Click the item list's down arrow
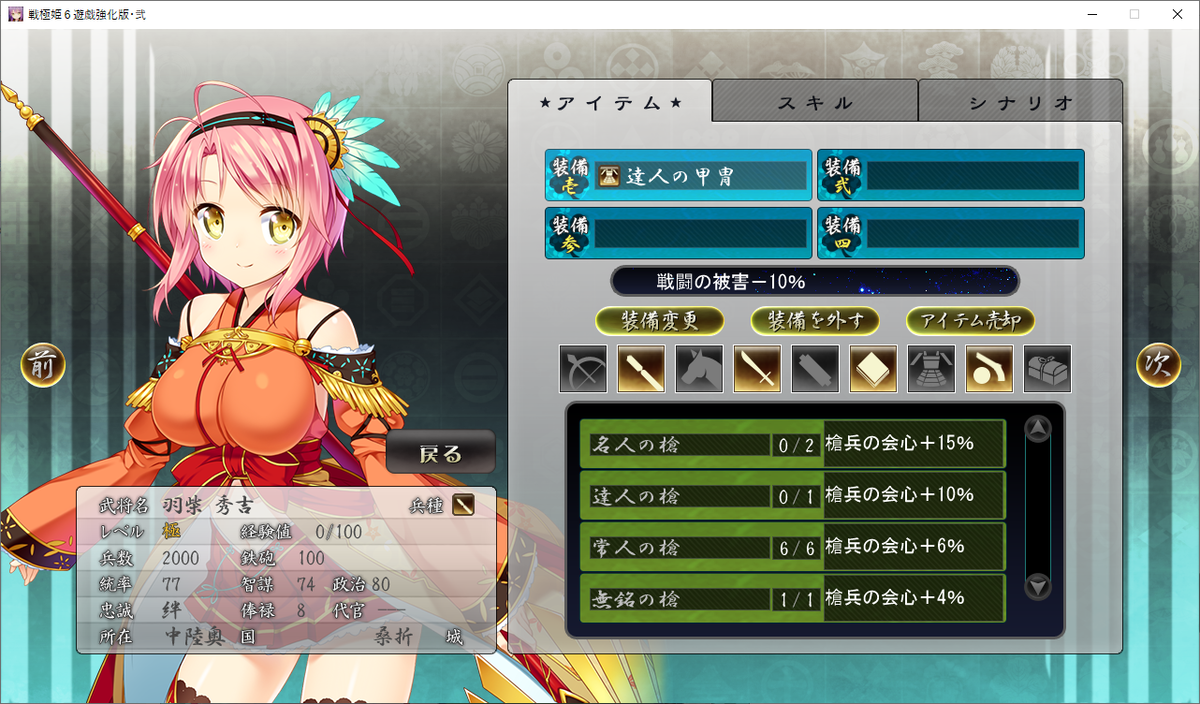This screenshot has width=1200, height=704. [1039, 586]
